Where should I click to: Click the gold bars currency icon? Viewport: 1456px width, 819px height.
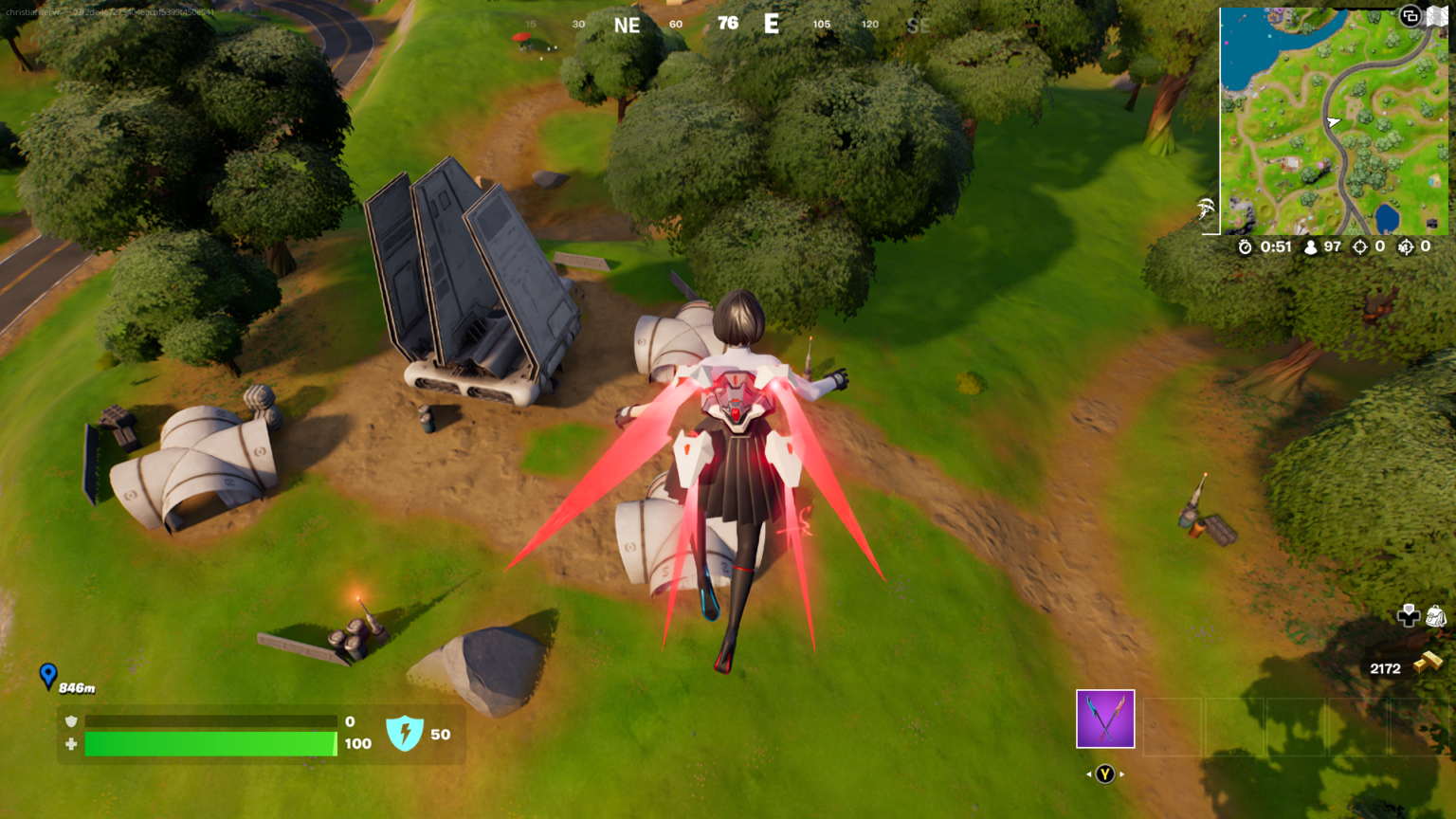coord(1429,662)
